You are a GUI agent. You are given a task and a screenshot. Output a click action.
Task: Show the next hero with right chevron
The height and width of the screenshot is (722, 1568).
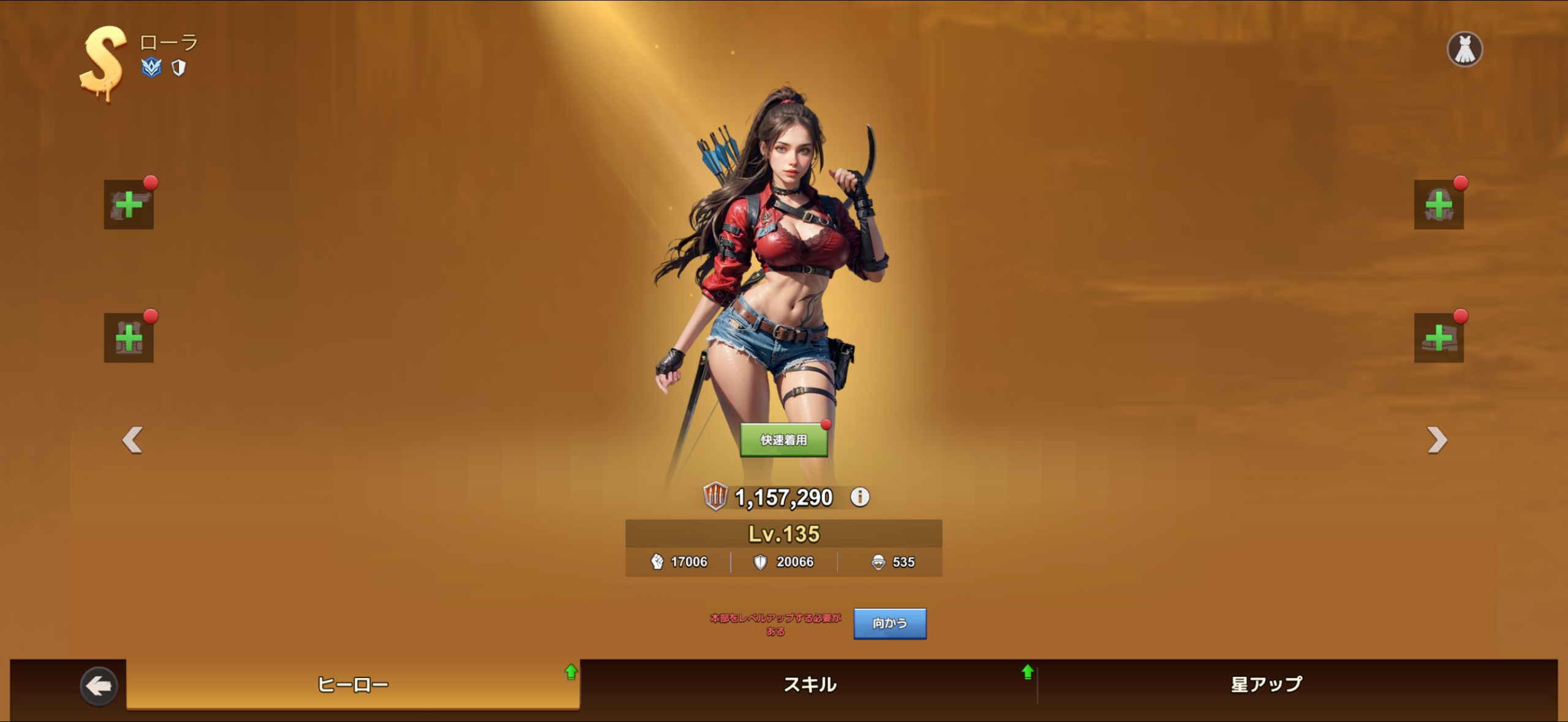pyautogui.click(x=1436, y=440)
